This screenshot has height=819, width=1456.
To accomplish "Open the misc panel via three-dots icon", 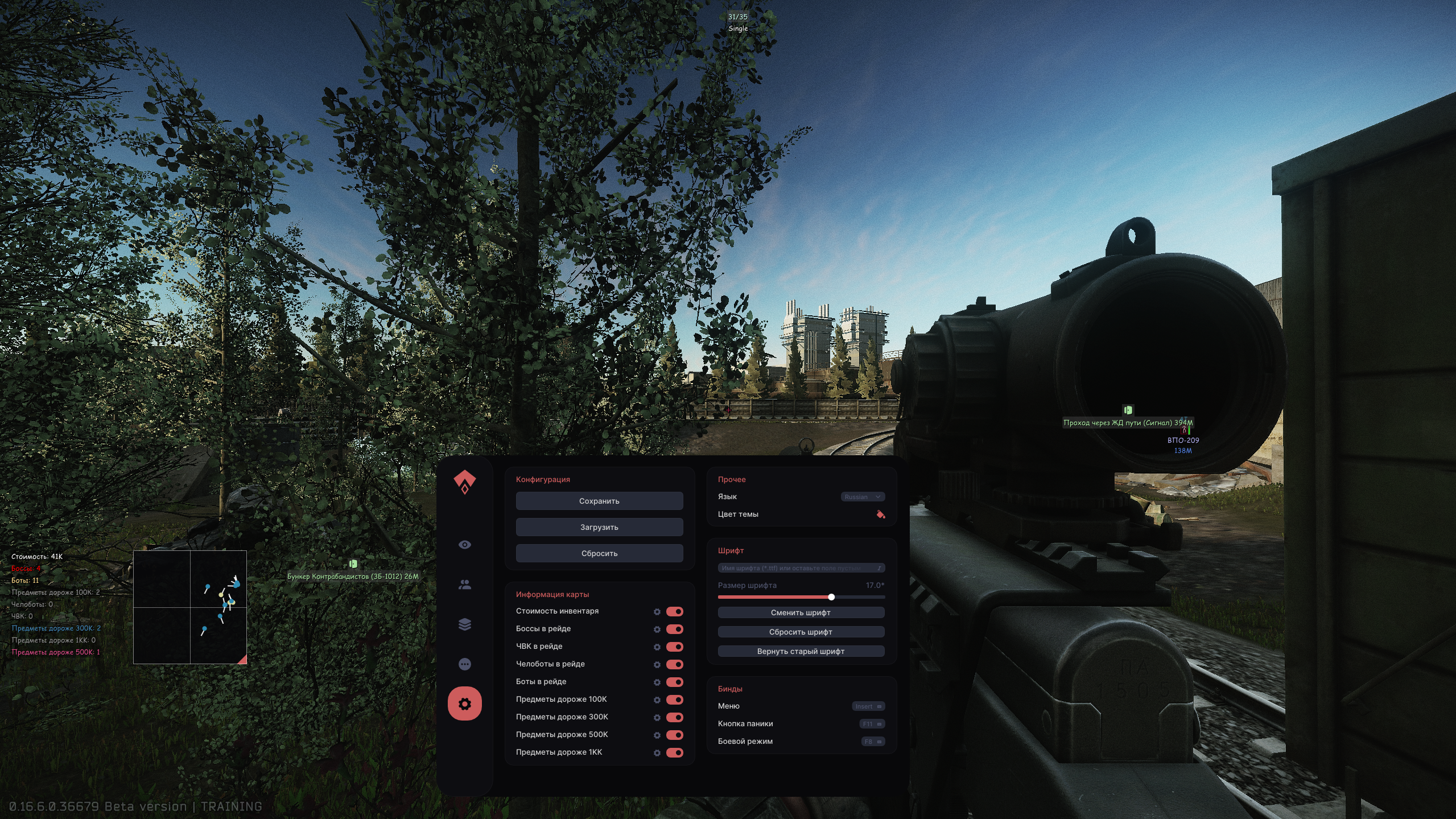I will point(465,664).
